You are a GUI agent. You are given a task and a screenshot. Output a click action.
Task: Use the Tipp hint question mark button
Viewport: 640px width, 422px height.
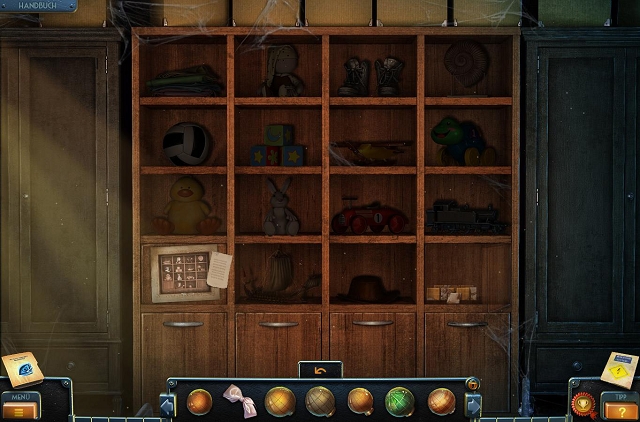[x=619, y=408]
